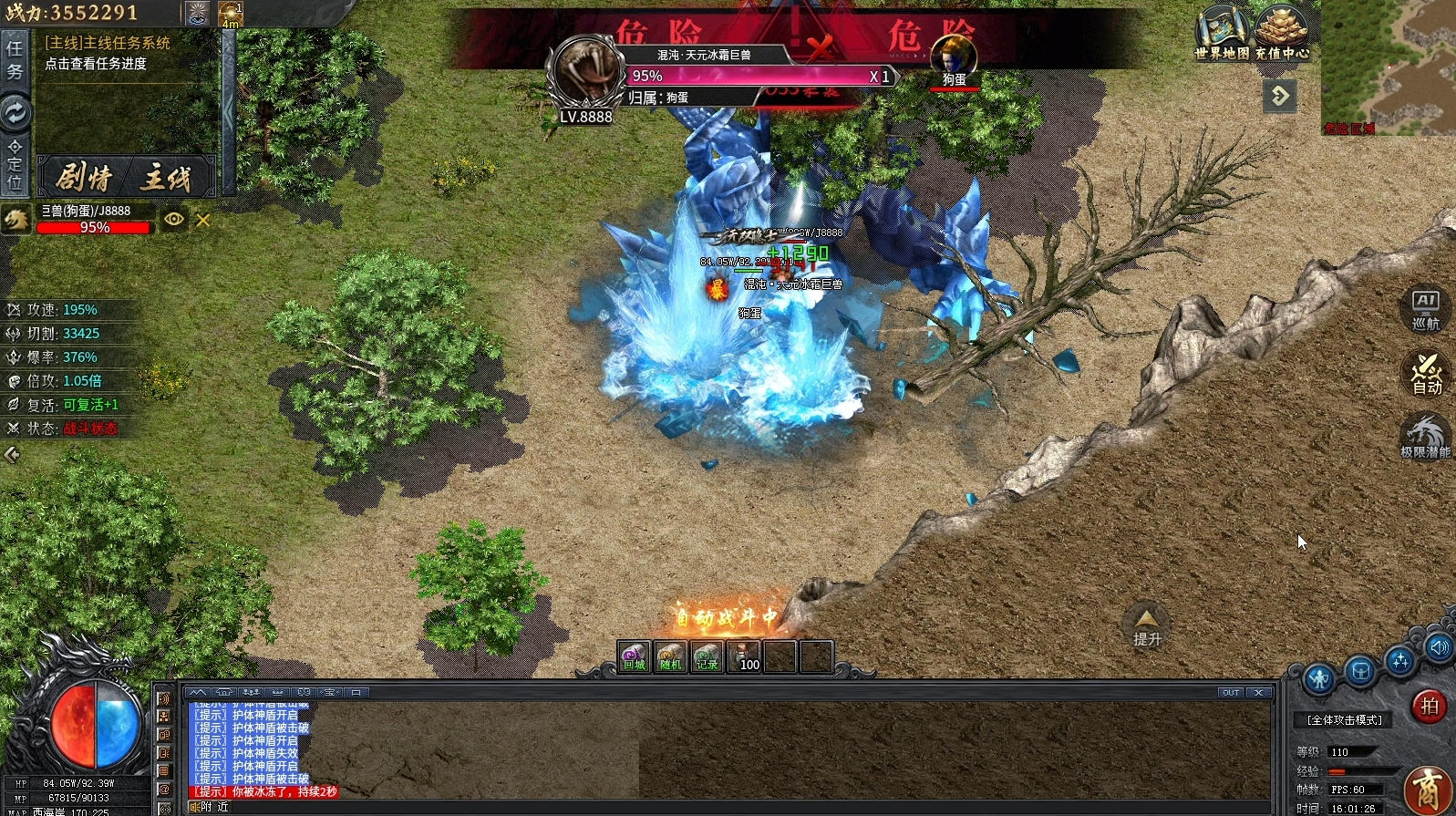
Task: Click the minimap in the corner
Action: (1388, 66)
